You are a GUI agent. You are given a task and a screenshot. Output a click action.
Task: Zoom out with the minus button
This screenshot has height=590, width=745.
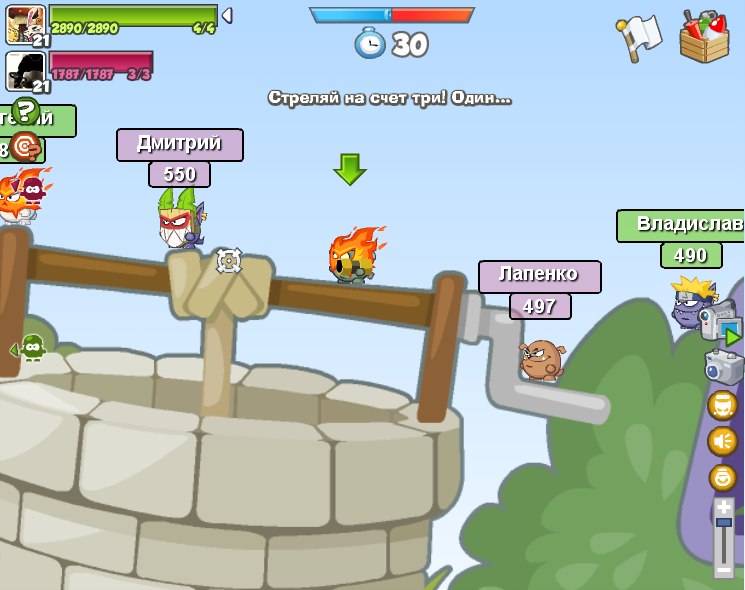point(723,569)
